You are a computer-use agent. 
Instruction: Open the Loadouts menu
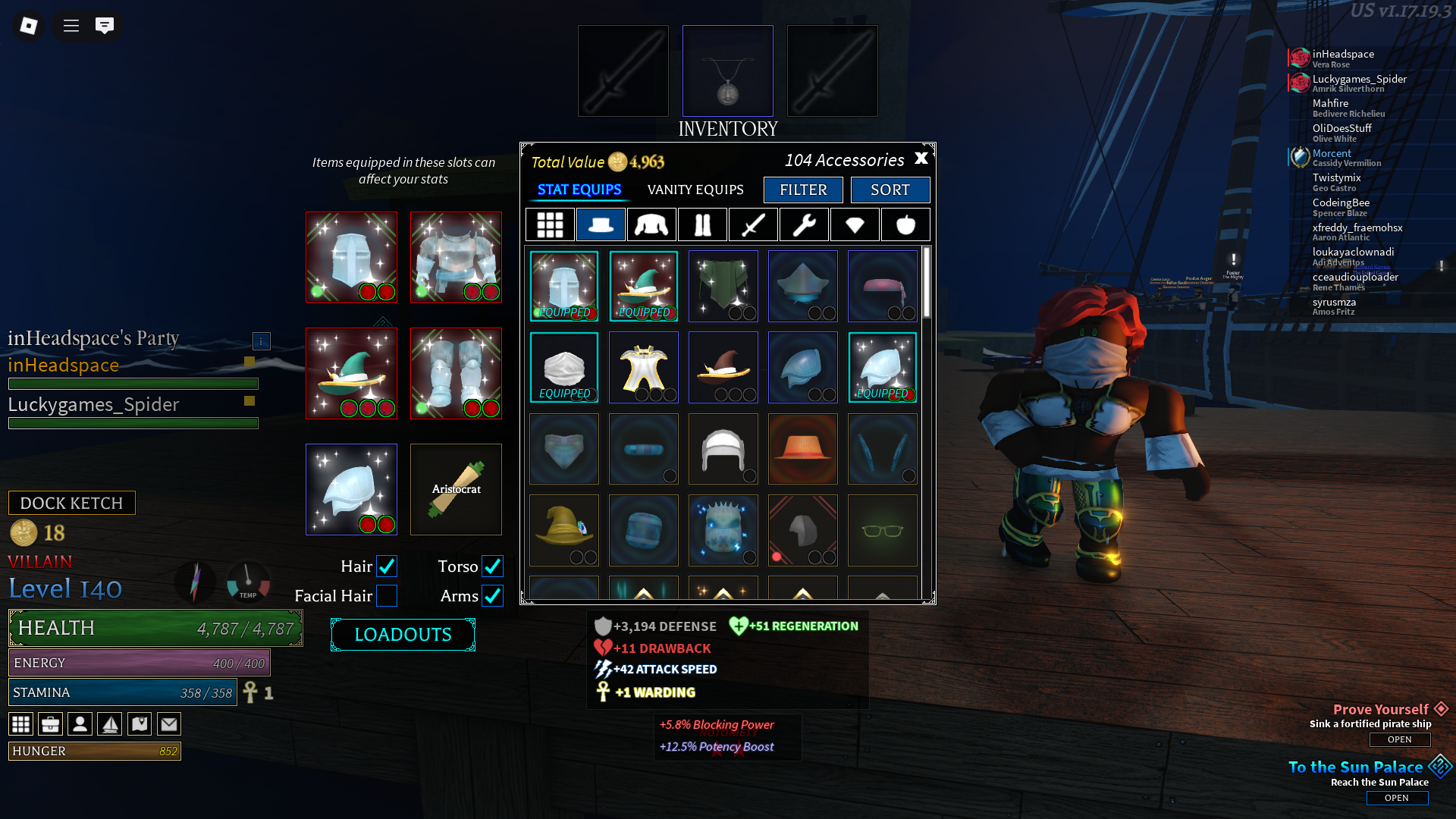point(403,635)
